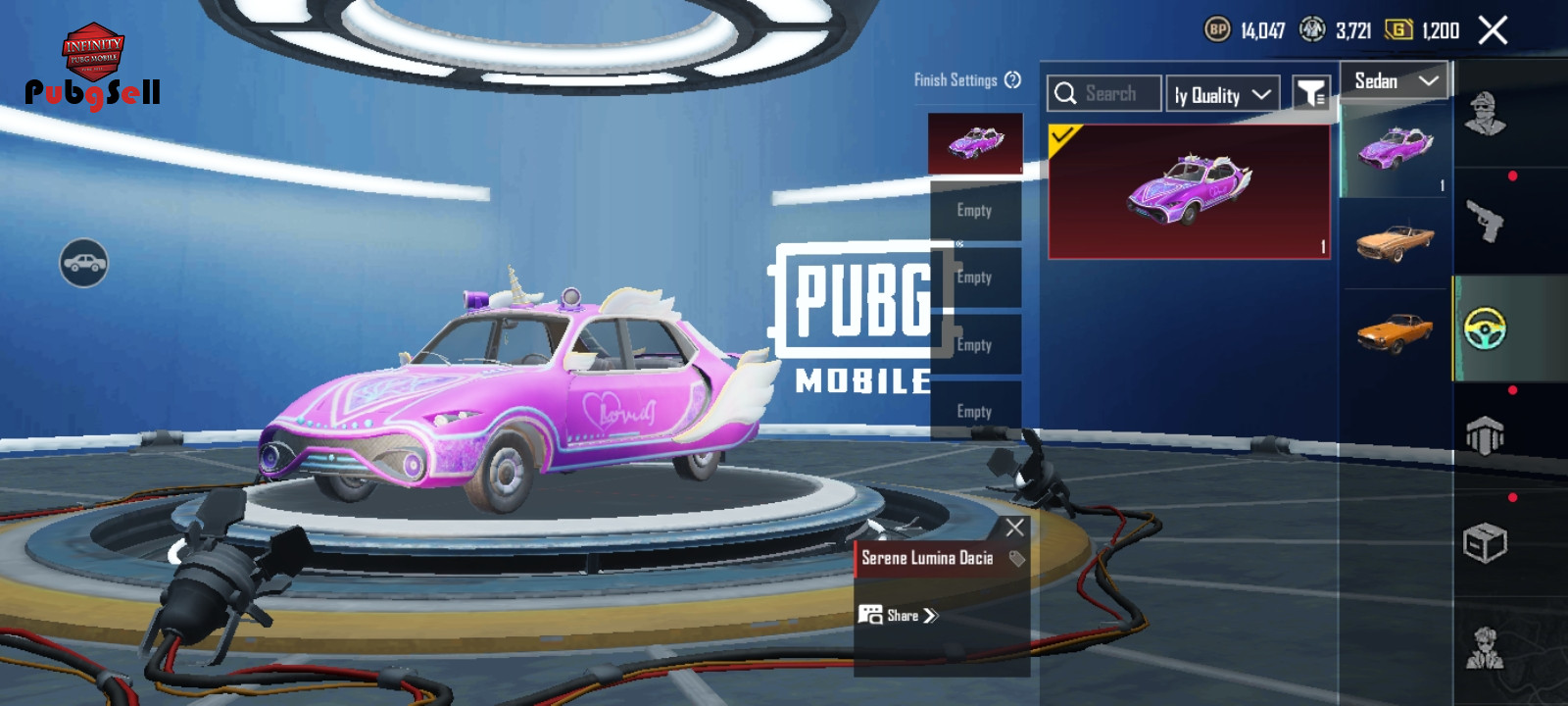Select the steering wheel vehicles tab
1568x706 pixels.
pyautogui.click(x=1485, y=328)
